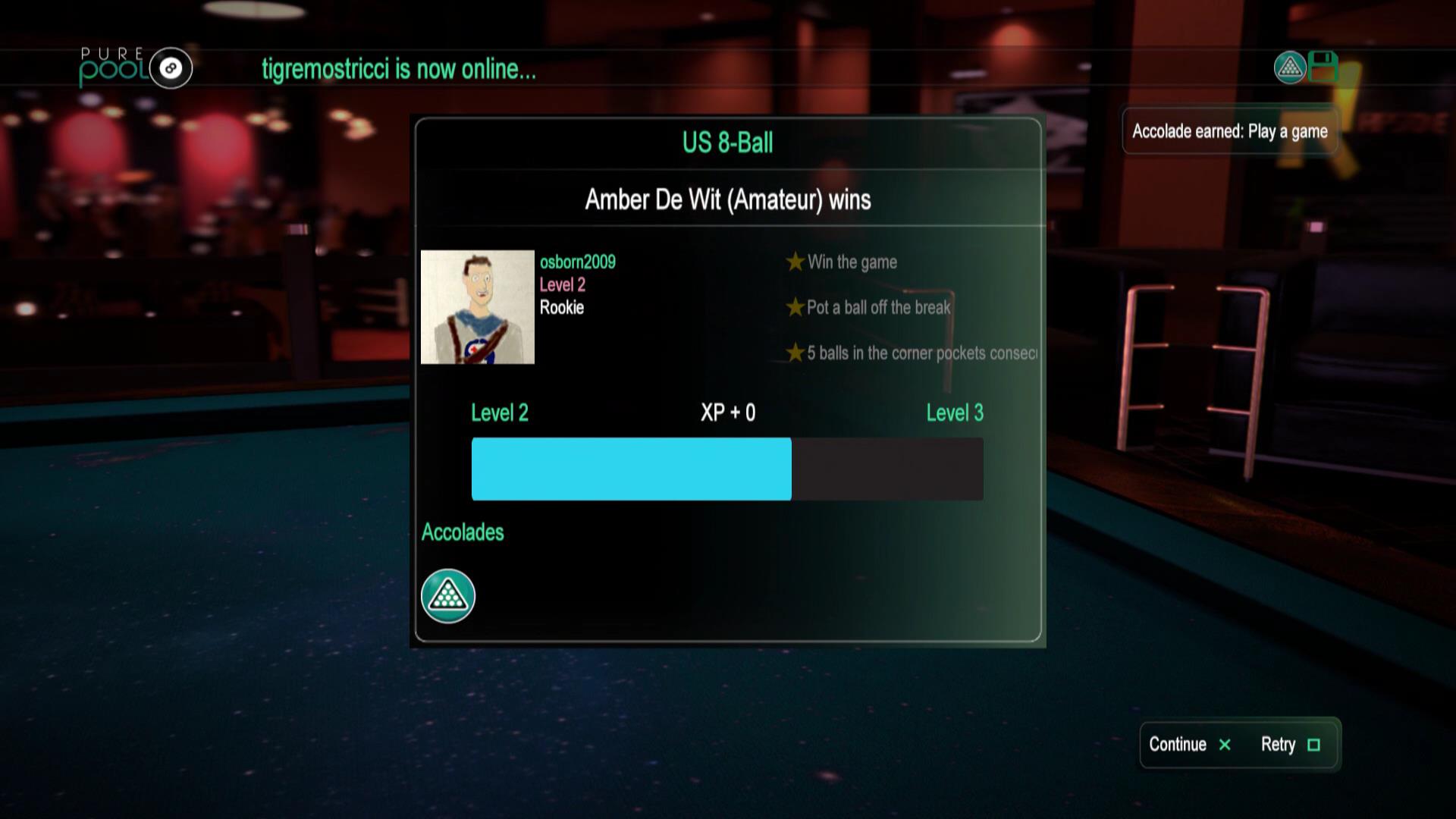The width and height of the screenshot is (1456, 819).
Task: Continue past the match results
Action: (x=1189, y=745)
